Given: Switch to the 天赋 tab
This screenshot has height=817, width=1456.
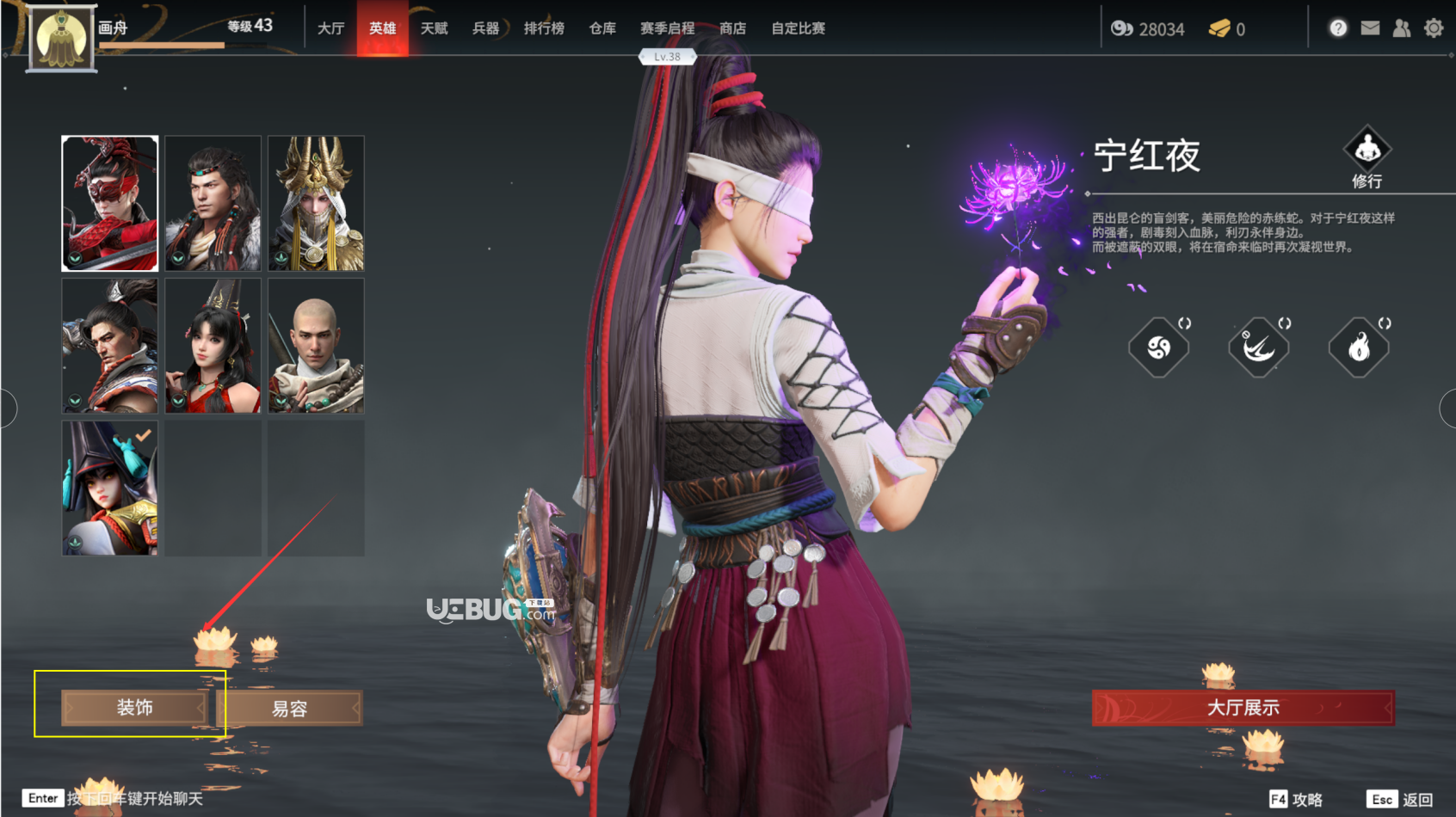Looking at the screenshot, I should point(434,28).
